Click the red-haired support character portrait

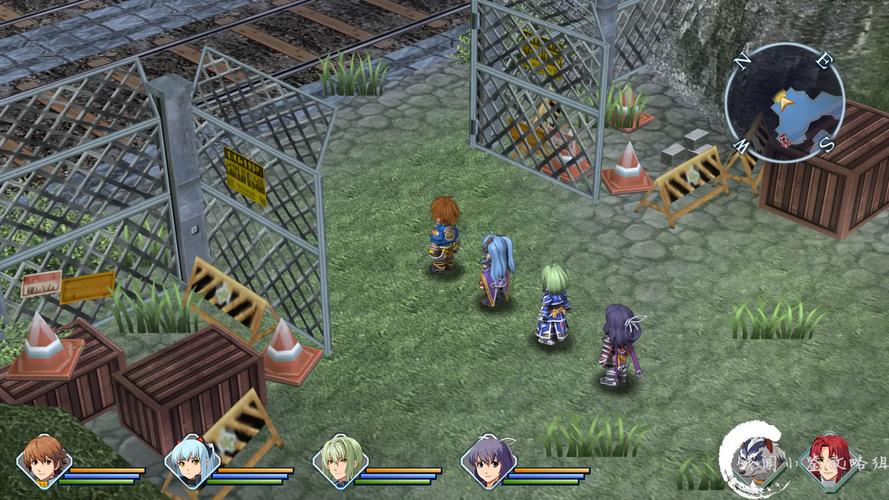pos(829,459)
